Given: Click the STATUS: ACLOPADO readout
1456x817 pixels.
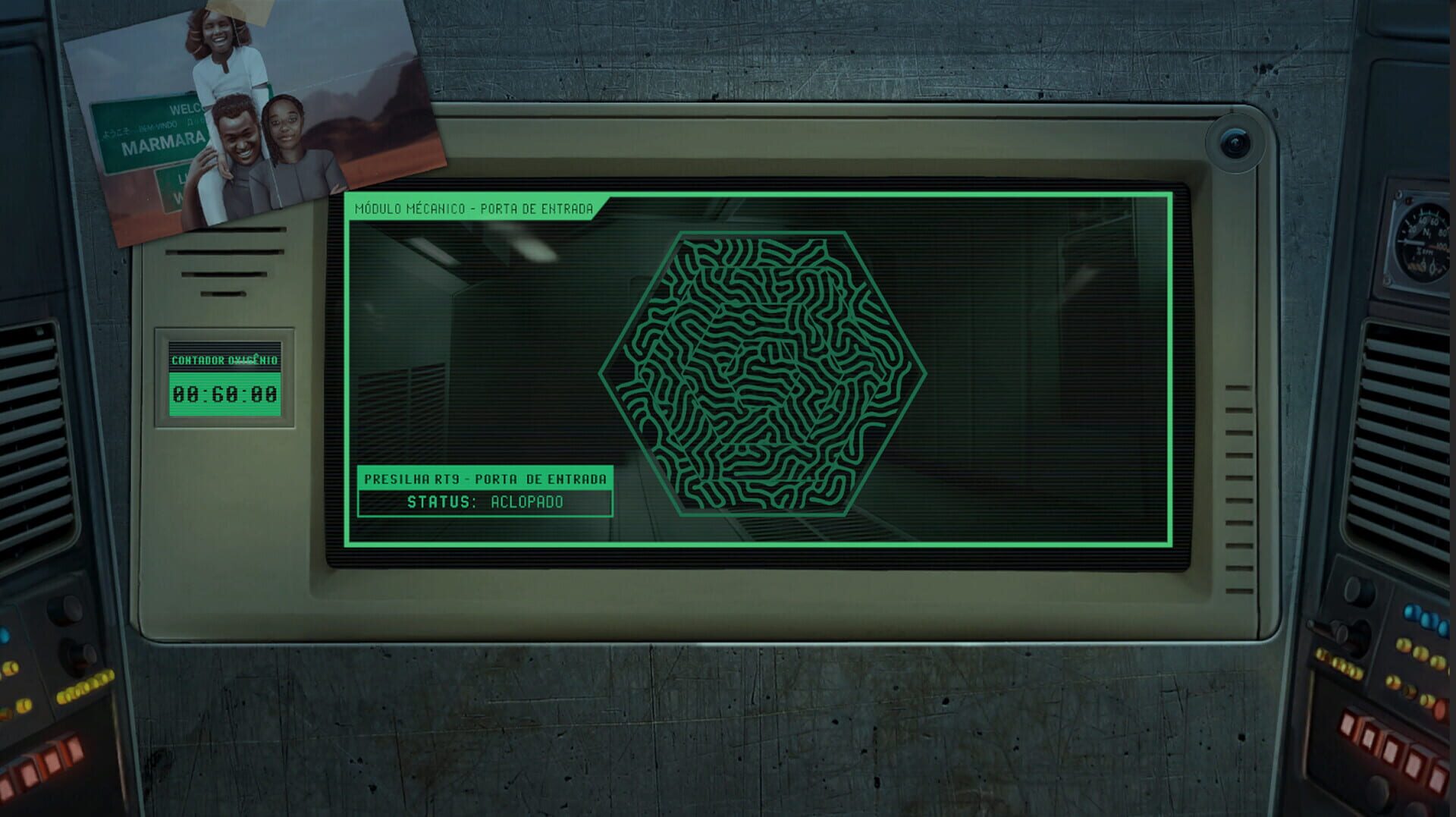Looking at the screenshot, I should 485,501.
